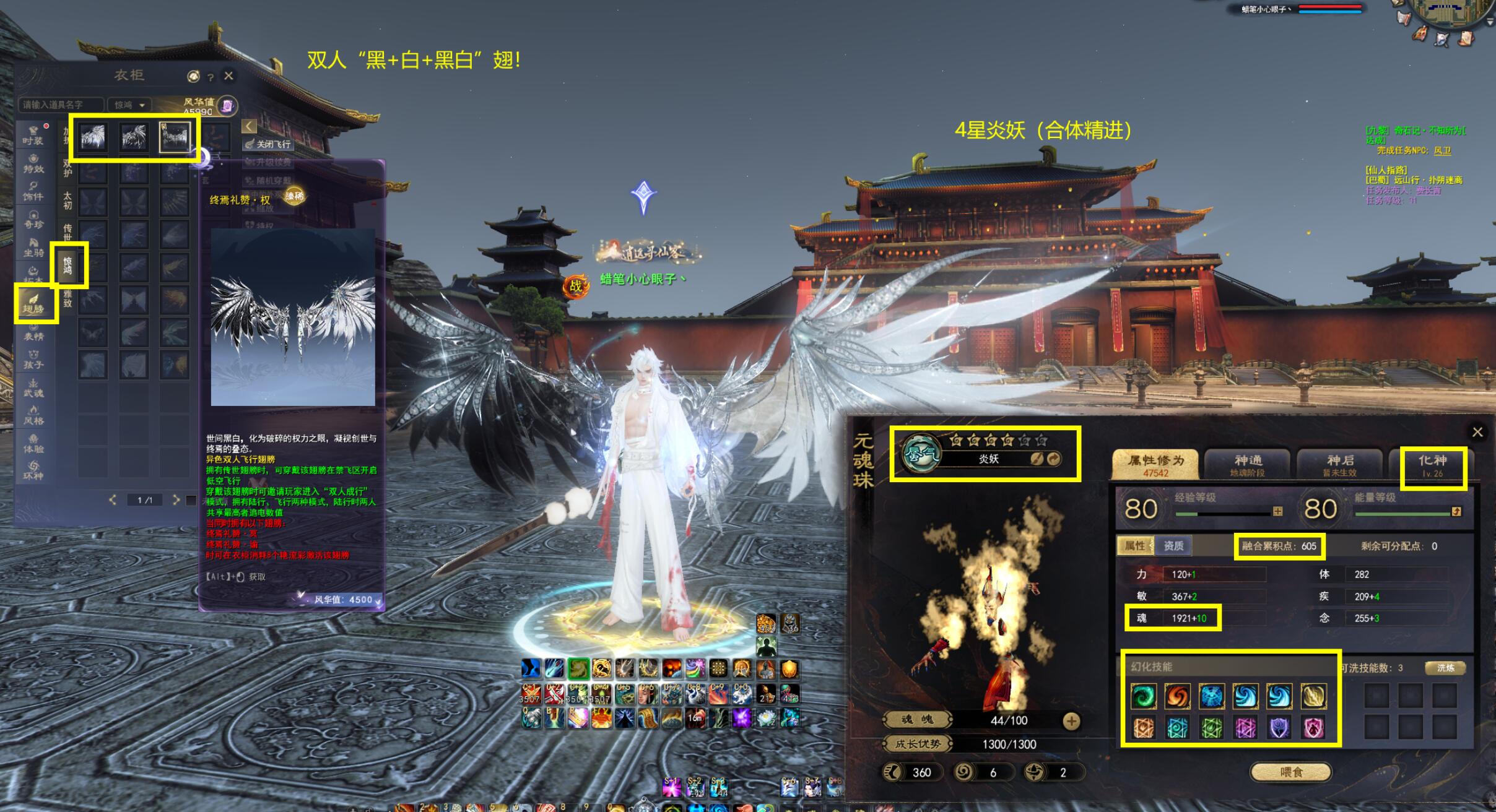Switch to the 资质 aptitude sub-tab
1496x812 pixels.
[1173, 545]
